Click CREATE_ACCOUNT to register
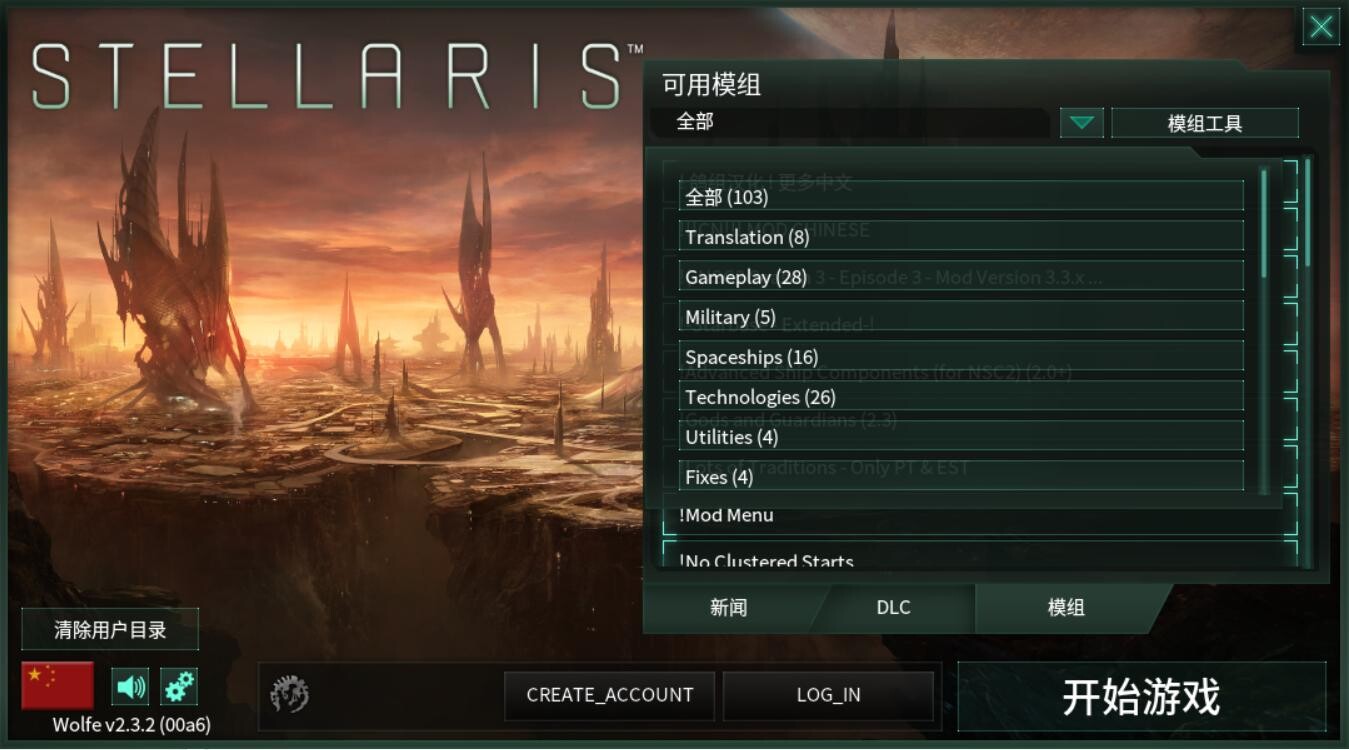 (x=609, y=695)
